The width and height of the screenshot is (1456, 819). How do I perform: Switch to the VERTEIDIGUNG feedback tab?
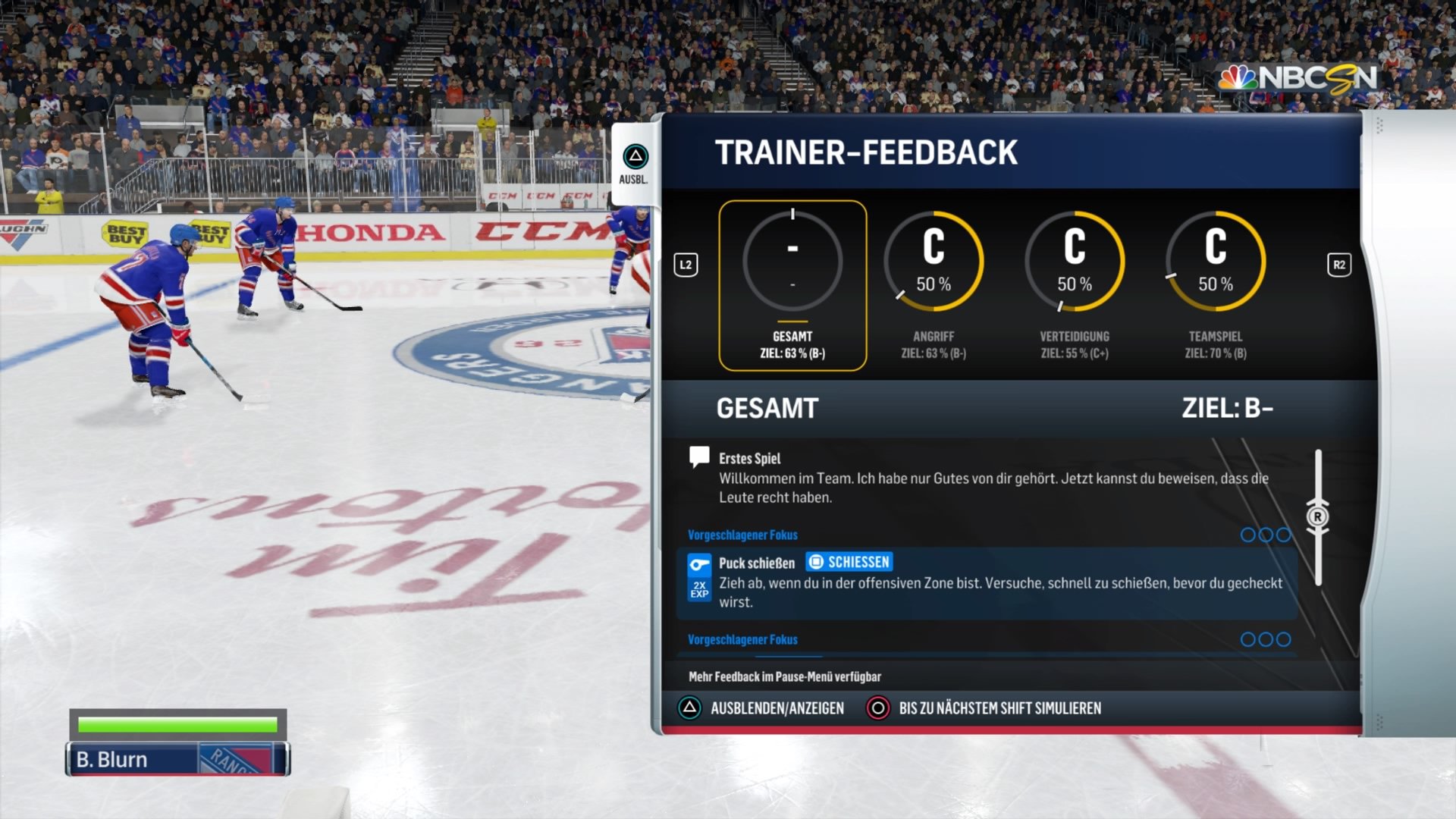(1075, 262)
